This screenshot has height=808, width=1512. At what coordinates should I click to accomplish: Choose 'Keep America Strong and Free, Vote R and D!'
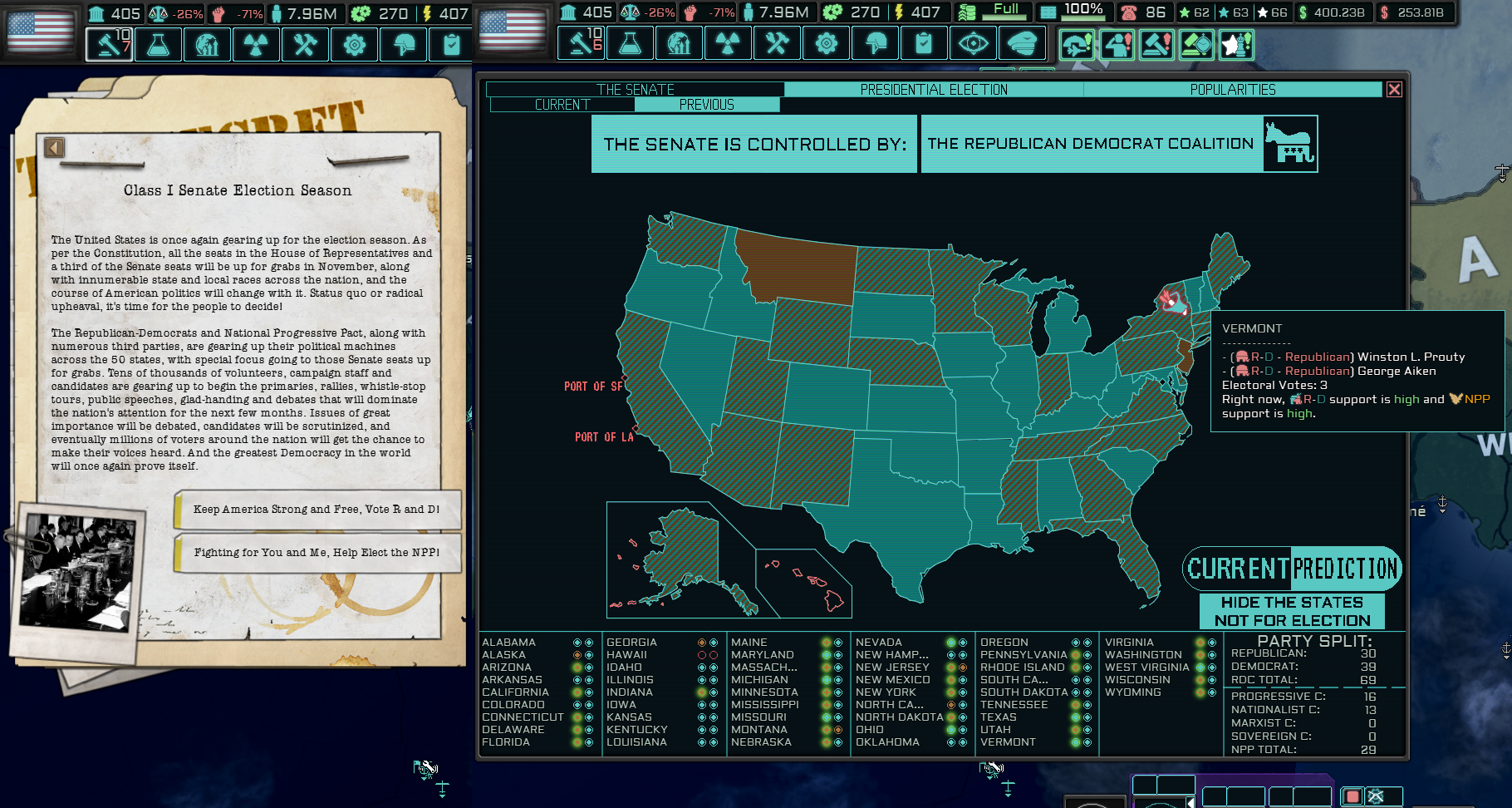coord(317,509)
